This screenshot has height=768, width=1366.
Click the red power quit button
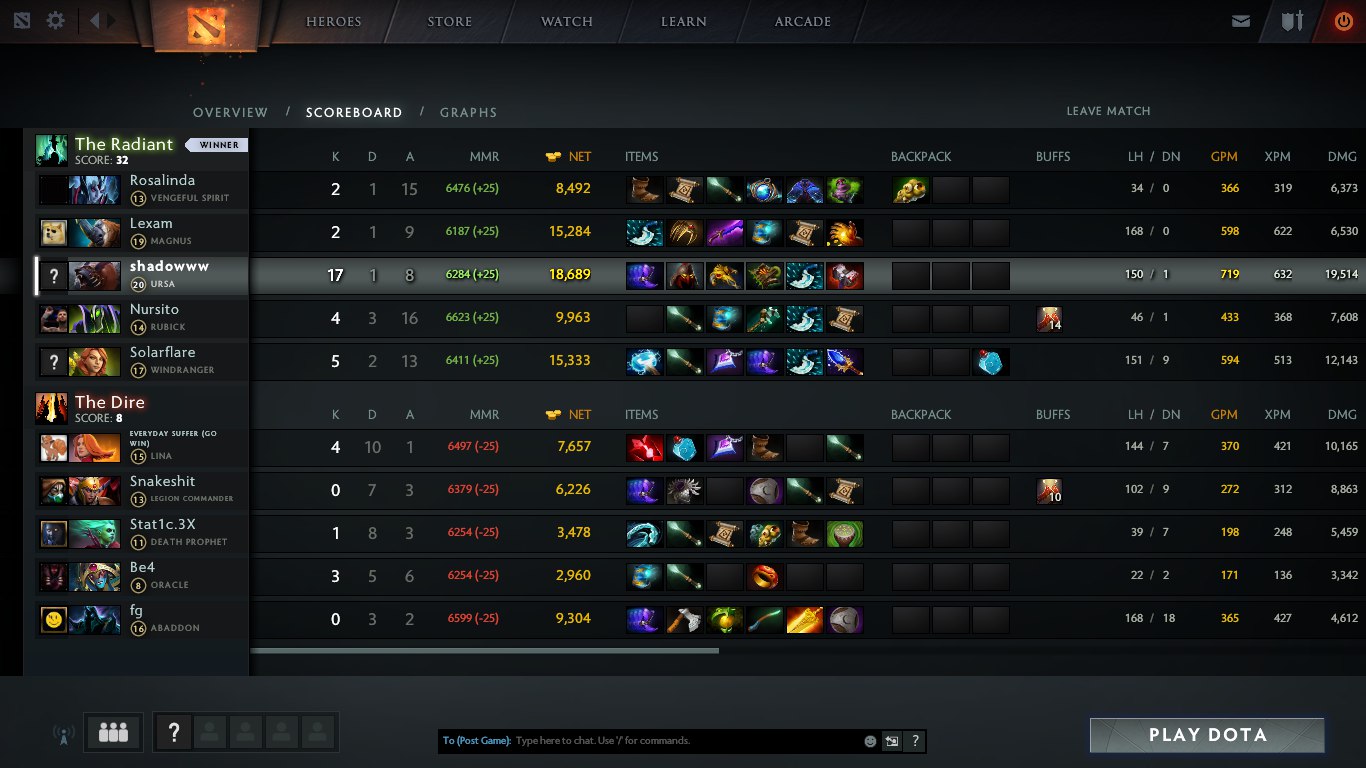pos(1343,21)
